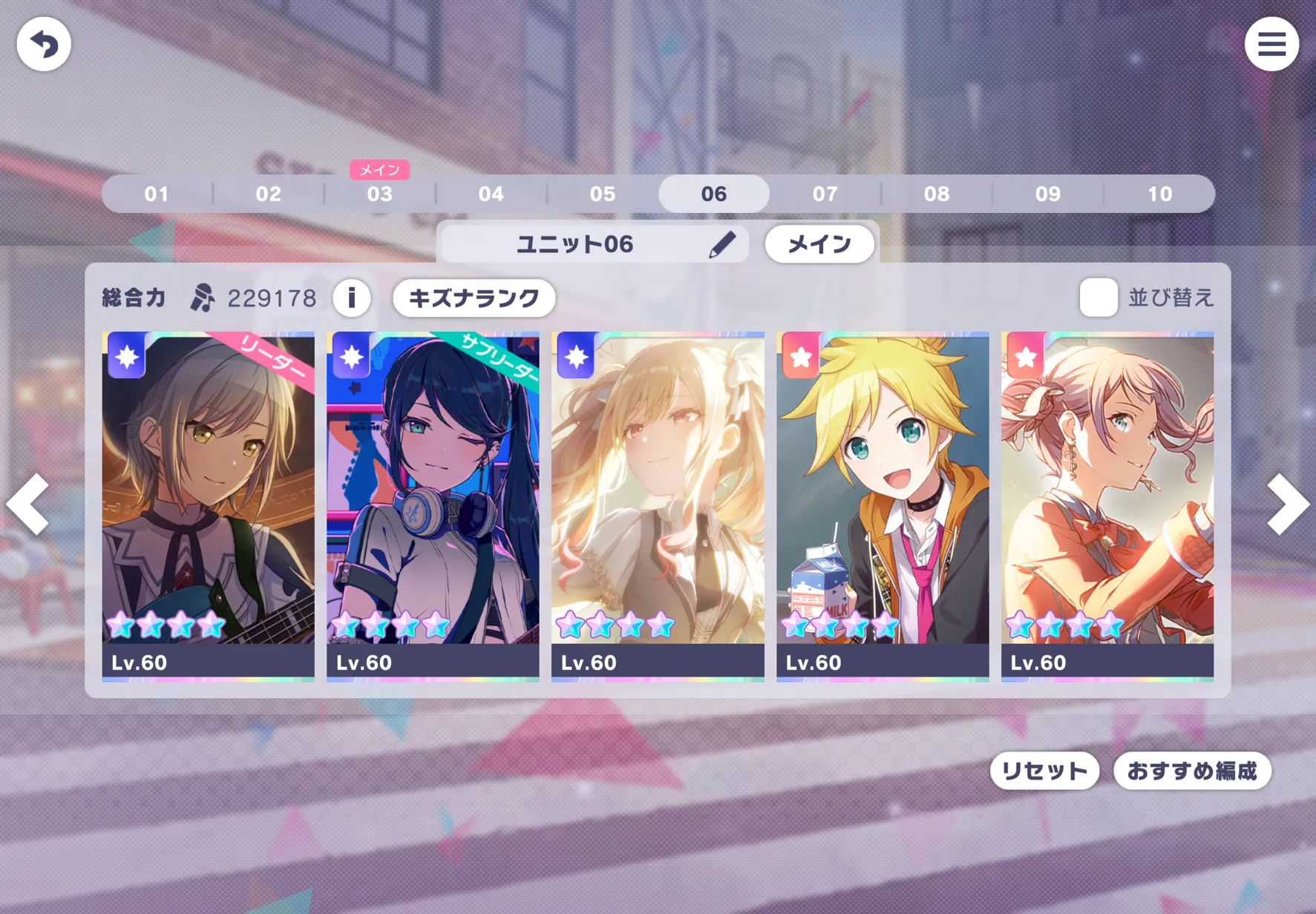Open the hamburger menu
This screenshot has width=1316, height=914.
(1271, 45)
